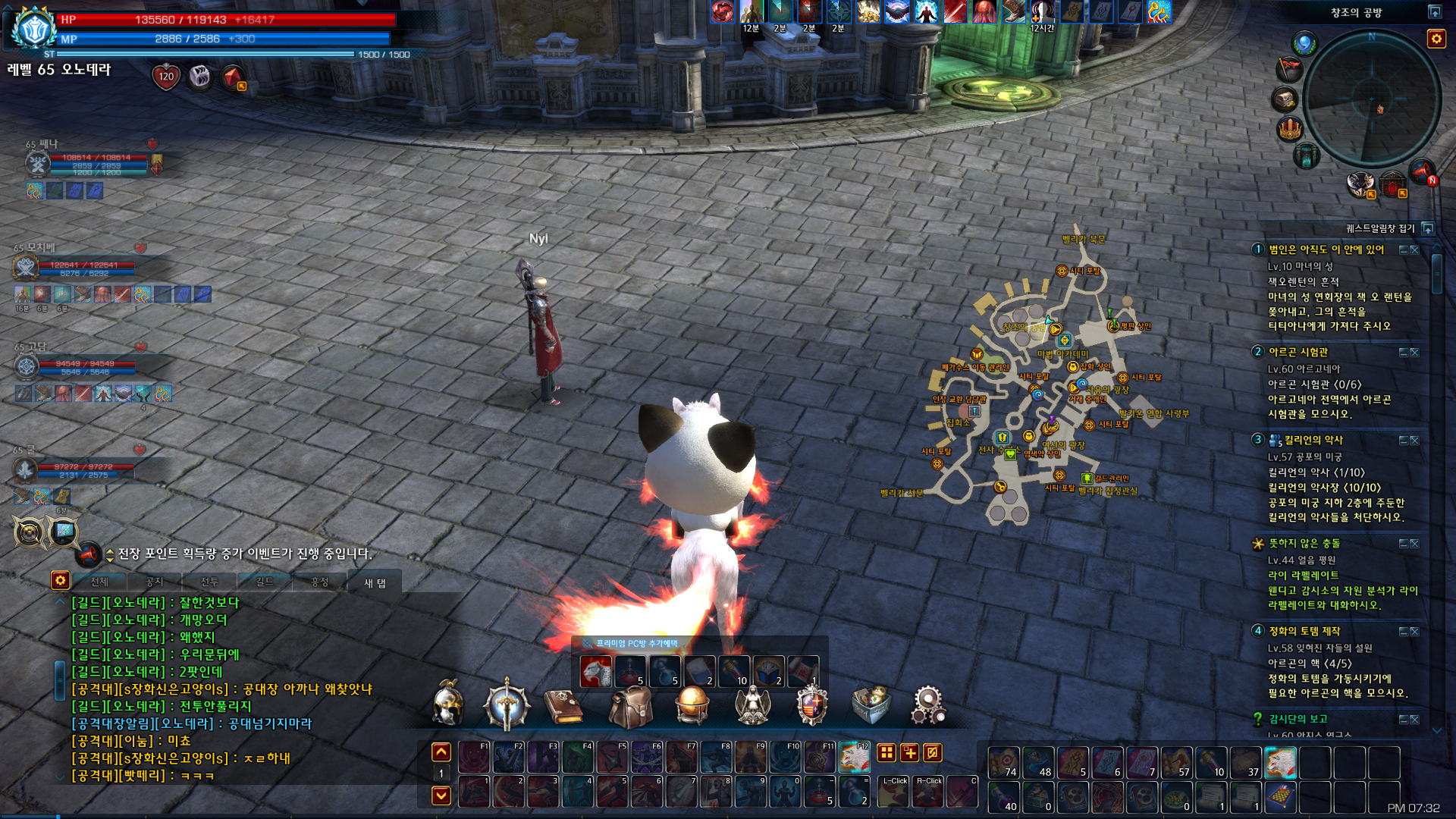The image size is (1456, 819).
Task: Click the red megaphone notice icon near minimap
Action: click(x=1421, y=173)
